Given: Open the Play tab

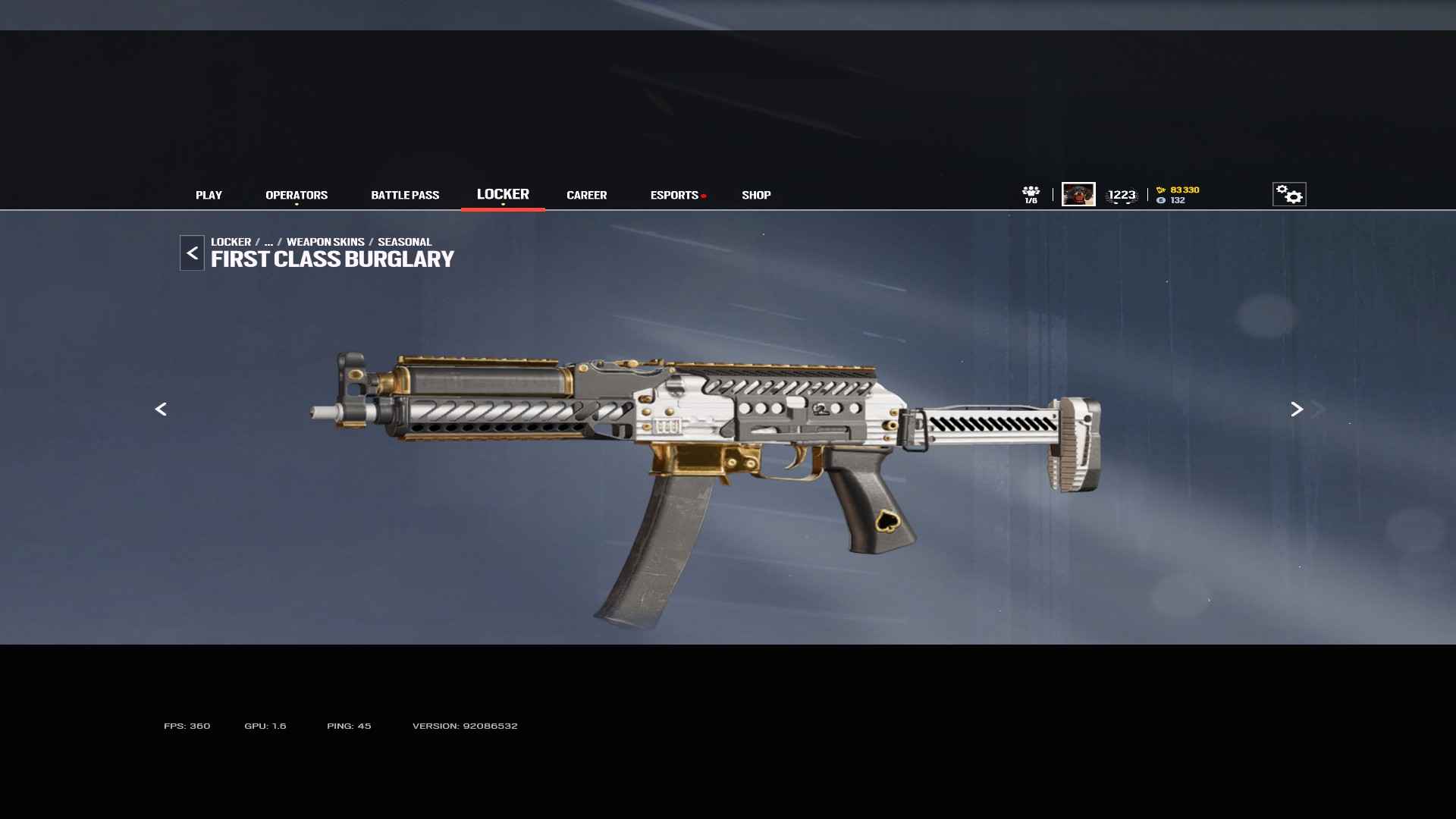Looking at the screenshot, I should tap(209, 195).
